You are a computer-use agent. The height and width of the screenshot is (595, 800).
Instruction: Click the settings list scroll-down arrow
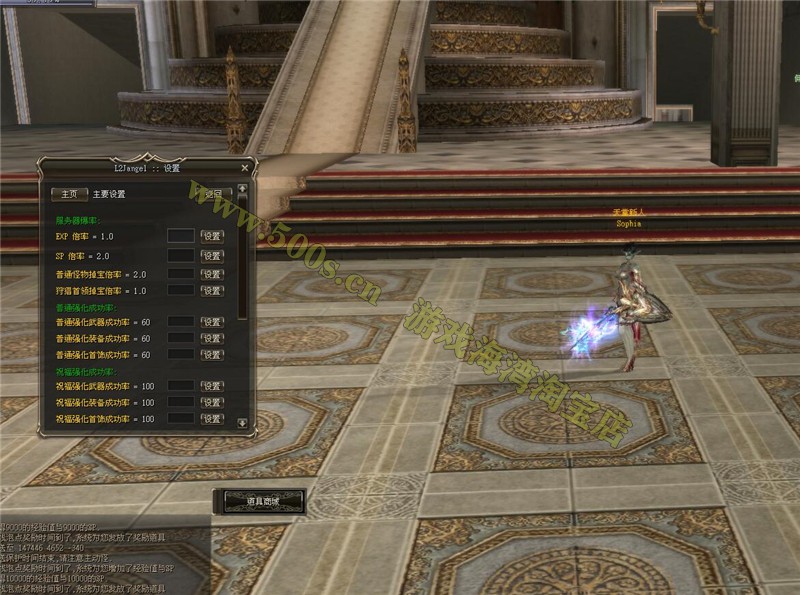click(242, 423)
